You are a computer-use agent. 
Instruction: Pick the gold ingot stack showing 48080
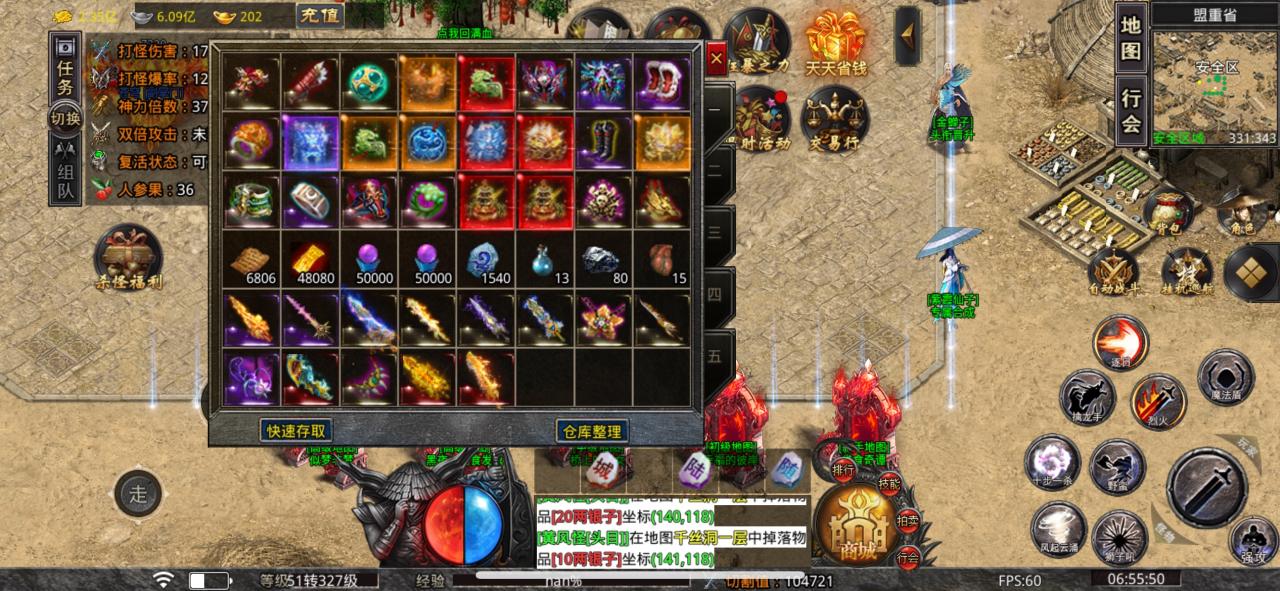[x=310, y=263]
